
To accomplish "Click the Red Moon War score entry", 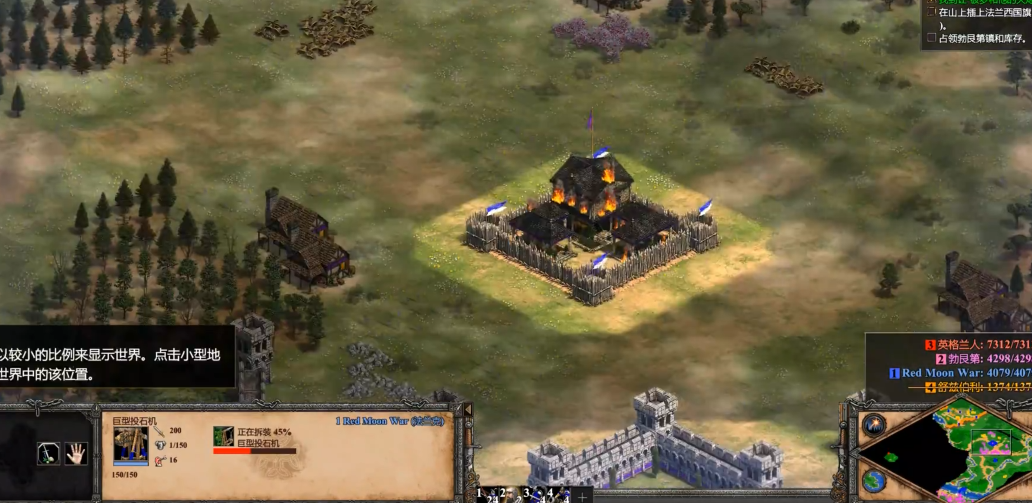I will (960, 373).
